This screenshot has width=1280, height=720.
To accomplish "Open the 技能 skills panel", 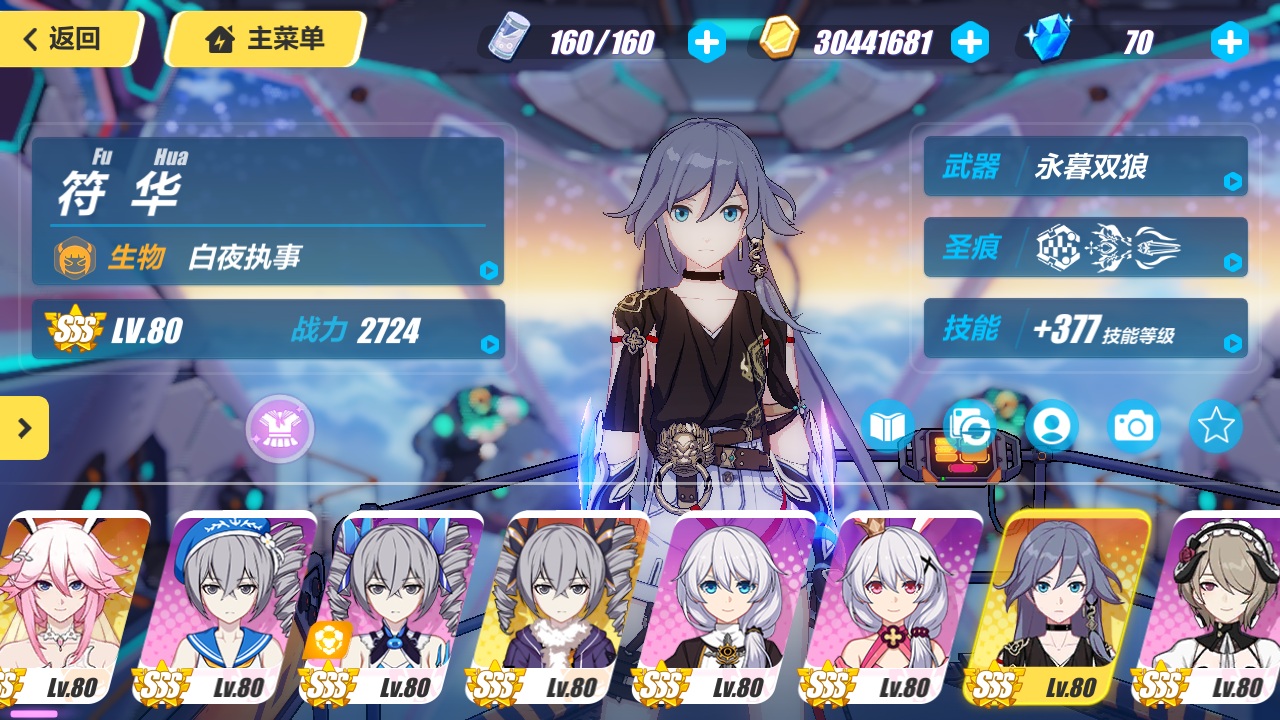I will click(x=1085, y=328).
